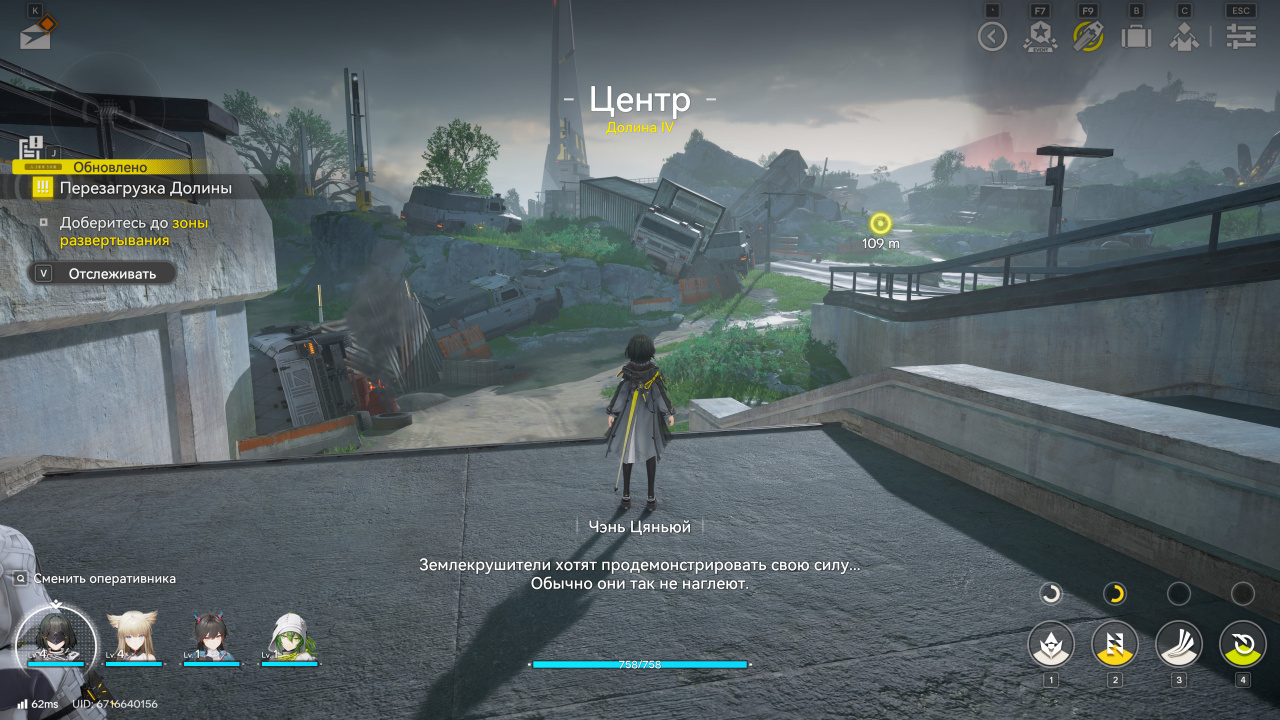Click the Сменить оперативника magnifier icon
Image resolution: width=1280 pixels, height=720 pixels.
click(21, 578)
